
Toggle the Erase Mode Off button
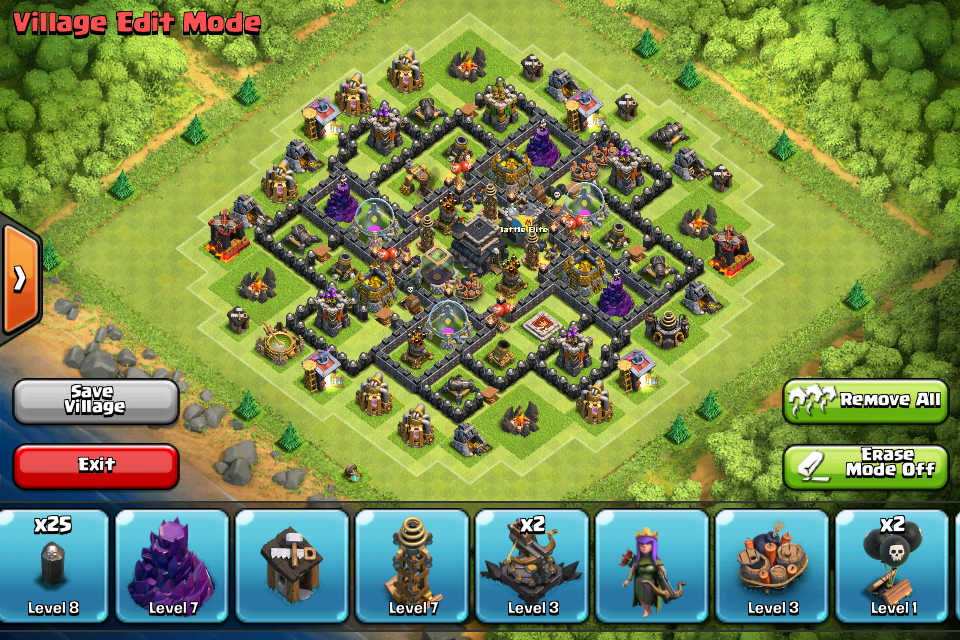[x=865, y=465]
